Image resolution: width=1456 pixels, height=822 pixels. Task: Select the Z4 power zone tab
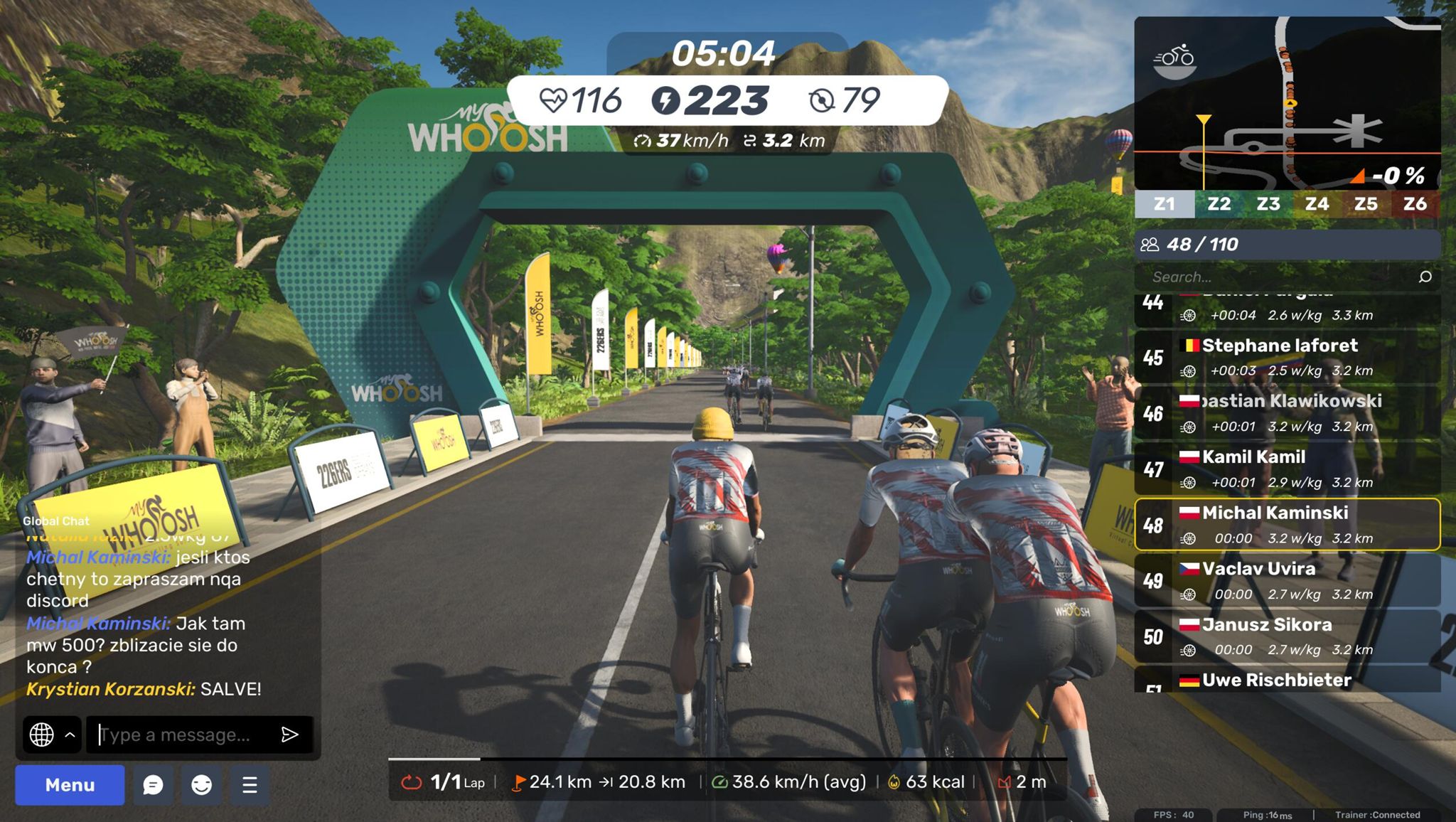tap(1317, 204)
